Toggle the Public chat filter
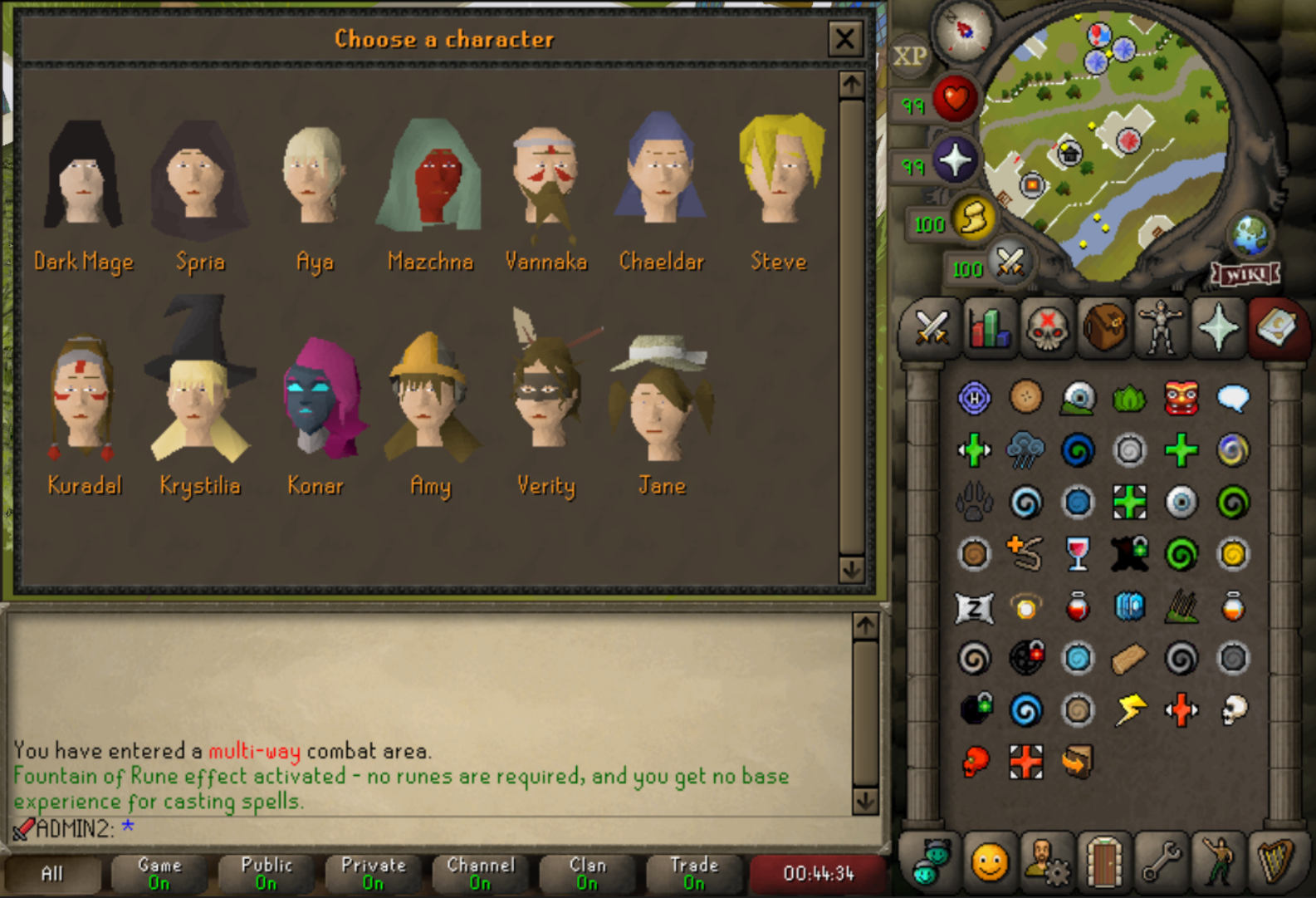1316x898 pixels. point(267,873)
